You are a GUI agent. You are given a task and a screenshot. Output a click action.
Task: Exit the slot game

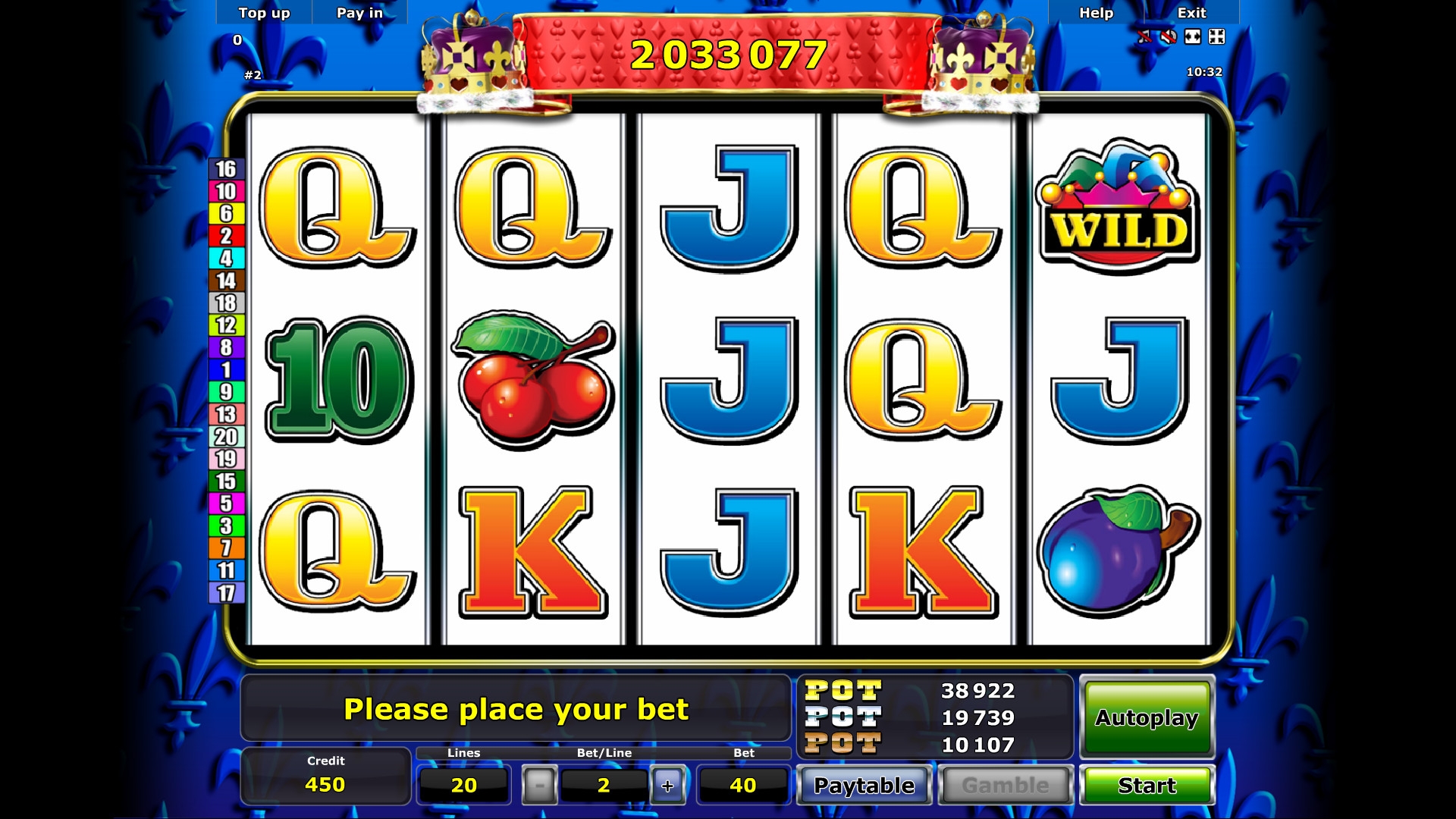[1191, 13]
